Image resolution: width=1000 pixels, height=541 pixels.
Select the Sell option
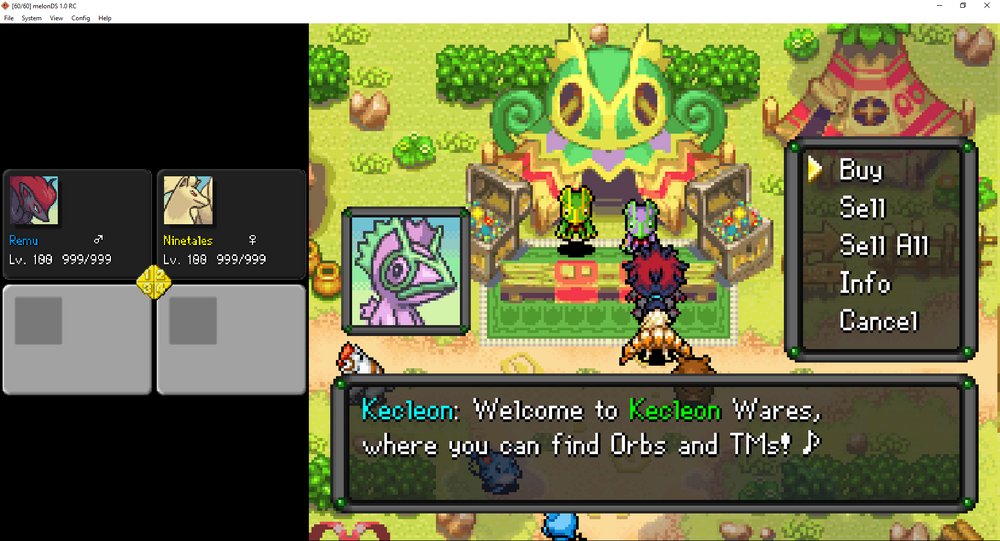863,208
